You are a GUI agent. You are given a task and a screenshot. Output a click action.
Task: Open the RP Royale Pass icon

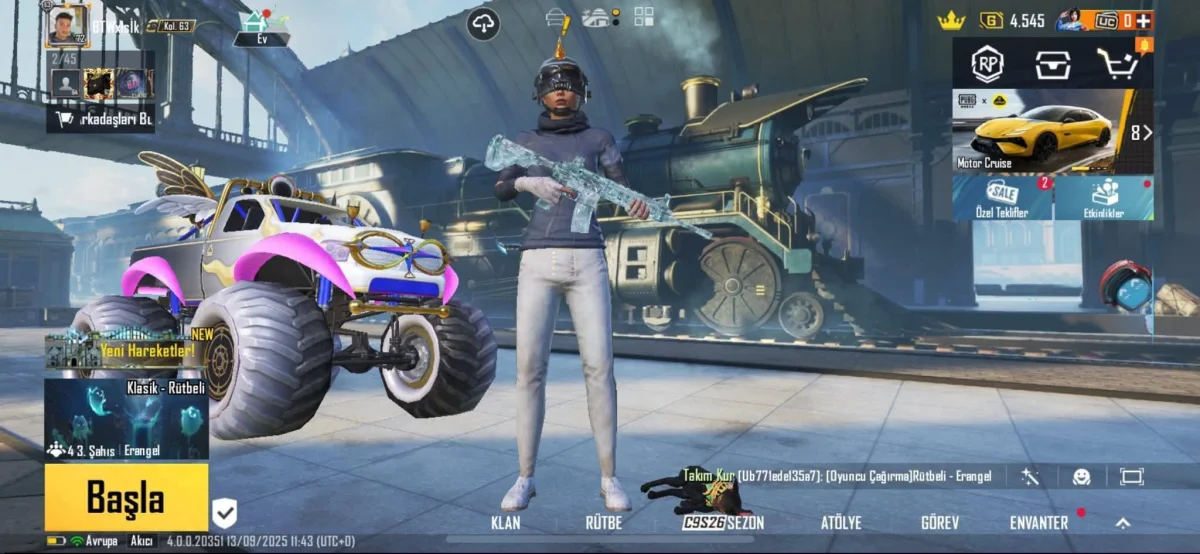click(988, 64)
